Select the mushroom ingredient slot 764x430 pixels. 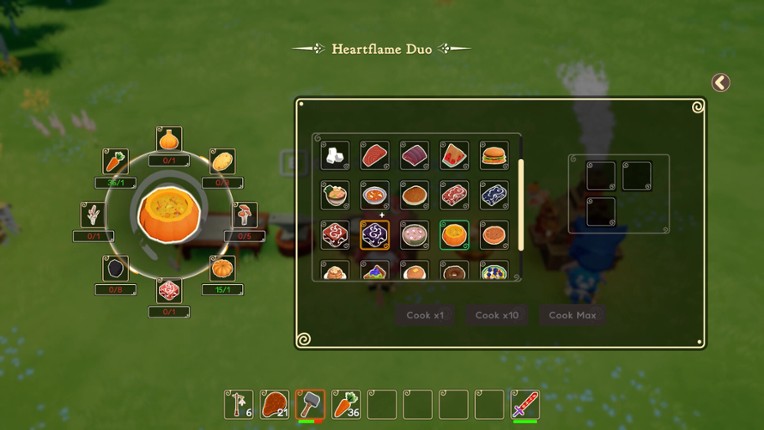pyautogui.click(x=244, y=214)
